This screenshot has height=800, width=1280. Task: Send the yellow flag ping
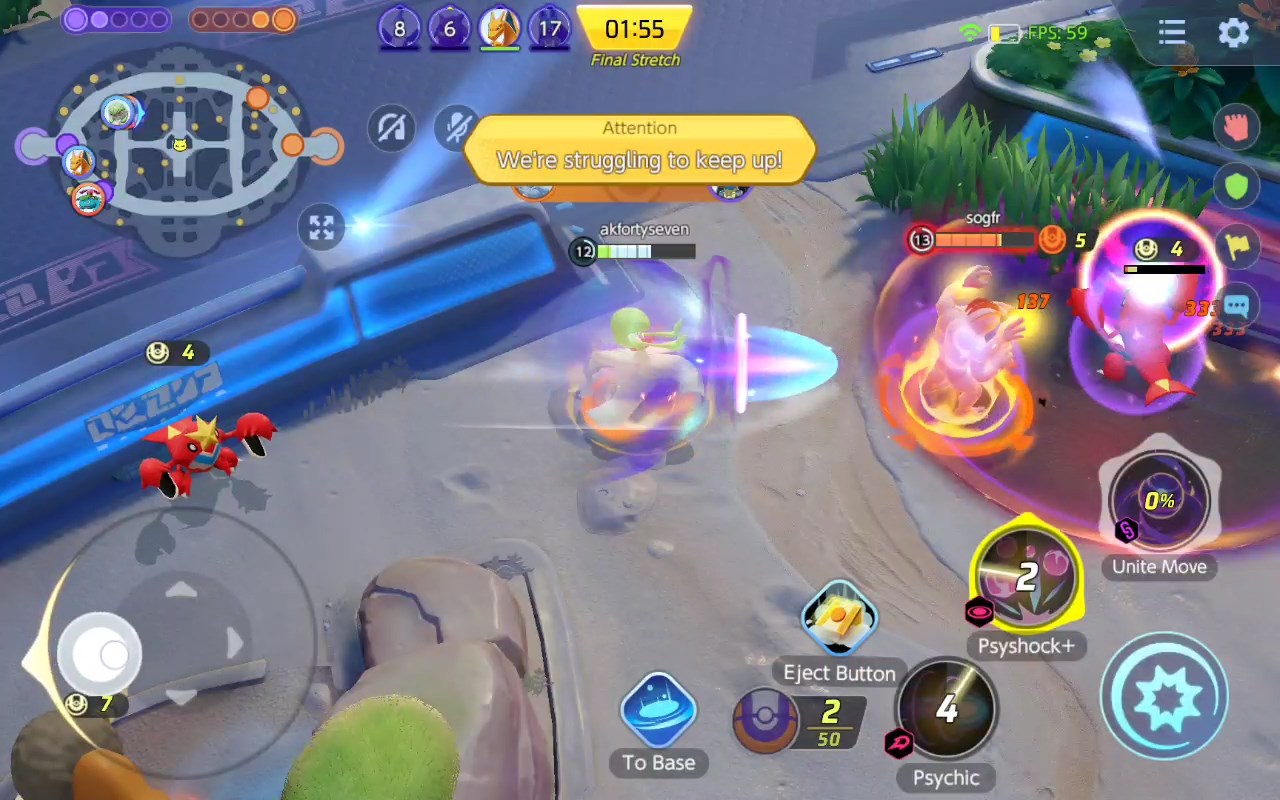pos(1236,246)
